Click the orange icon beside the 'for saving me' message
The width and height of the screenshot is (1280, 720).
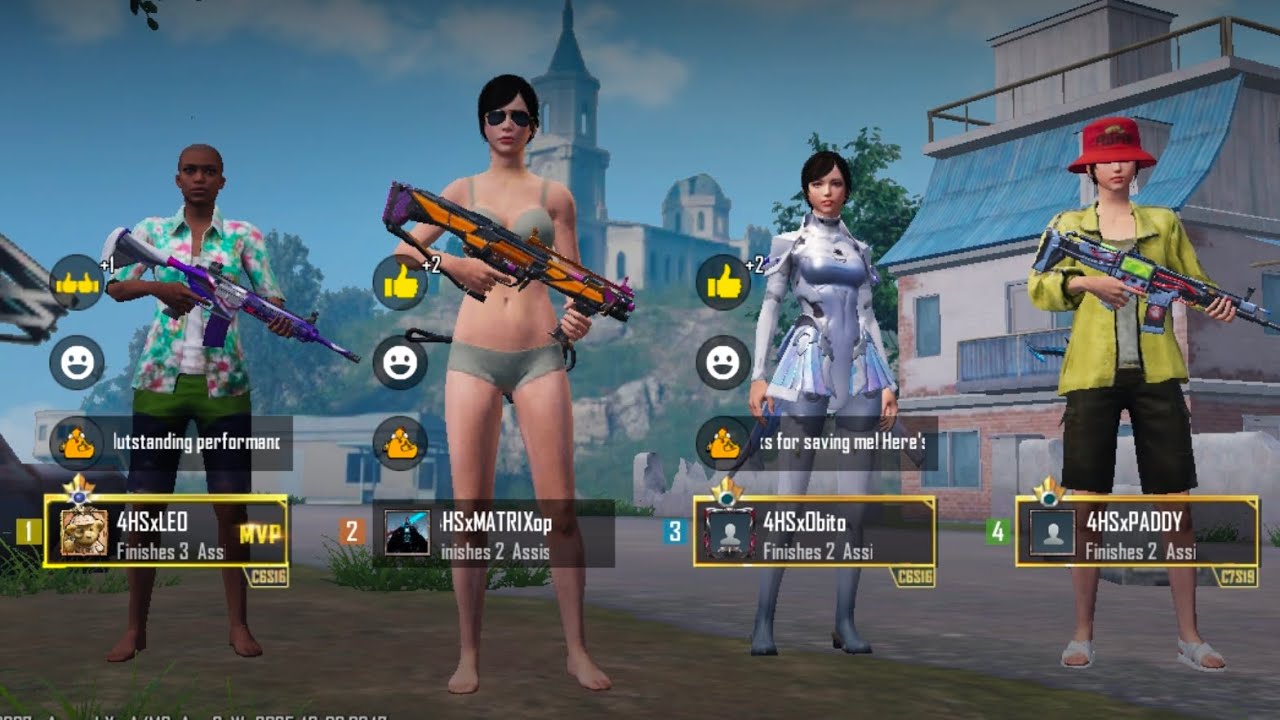point(723,443)
